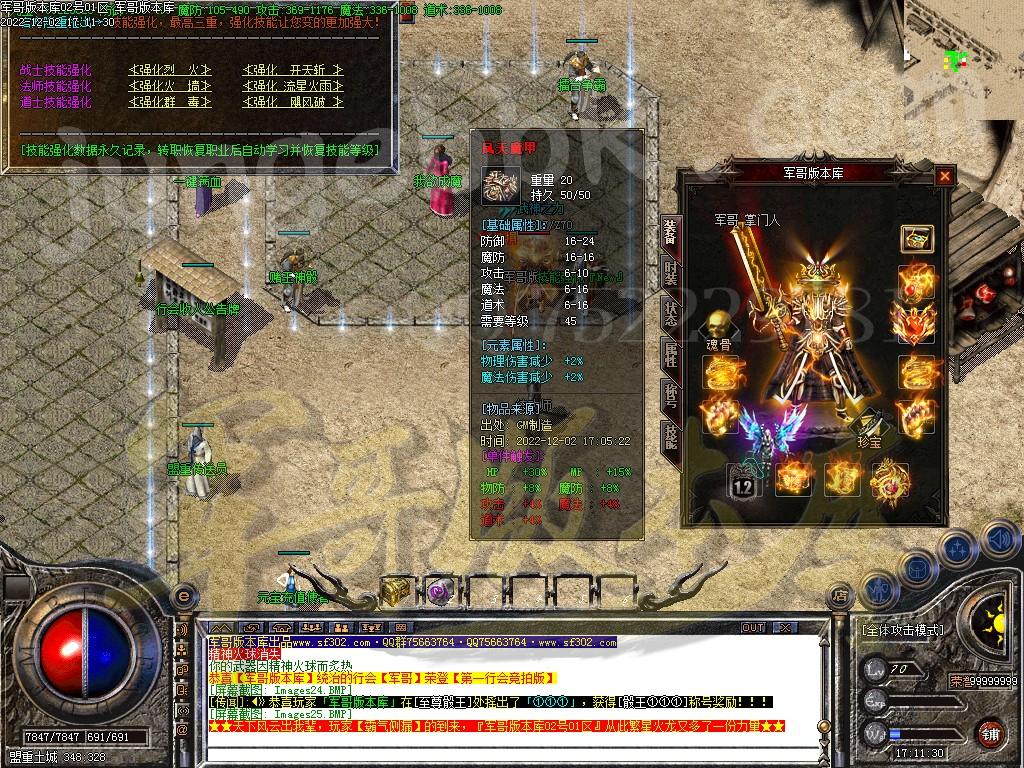
Task: Select the 强化流星火雨 upgrade option
Action: [x=293, y=86]
